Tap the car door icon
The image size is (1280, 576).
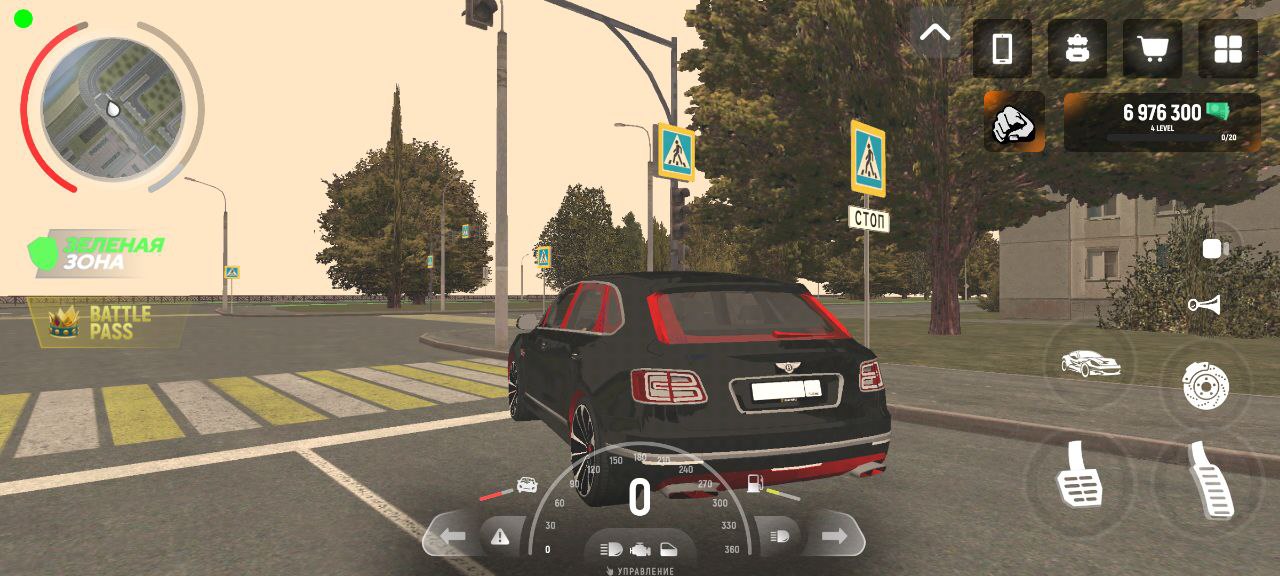tap(669, 549)
